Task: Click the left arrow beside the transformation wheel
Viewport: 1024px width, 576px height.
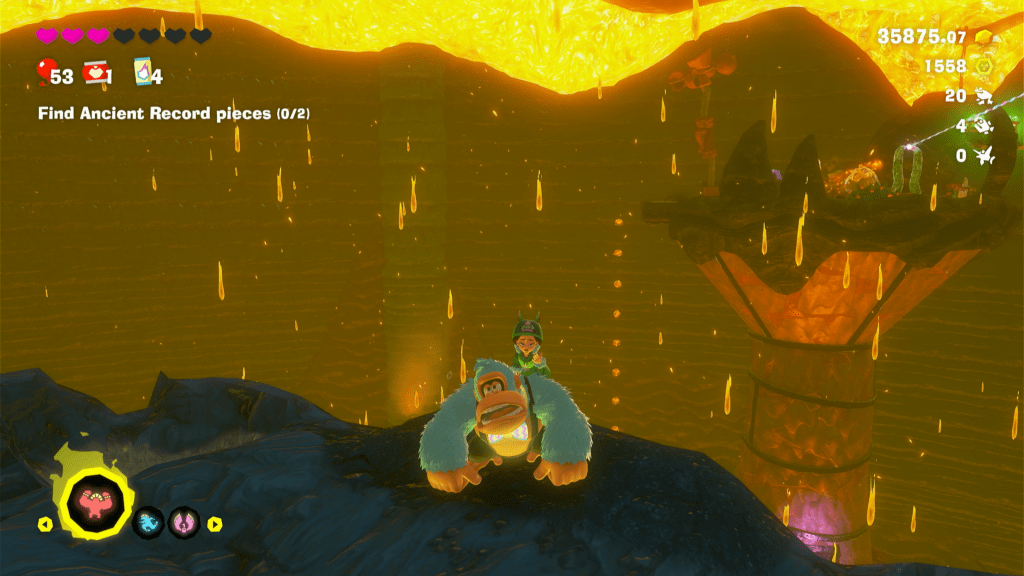Action: 44,523
